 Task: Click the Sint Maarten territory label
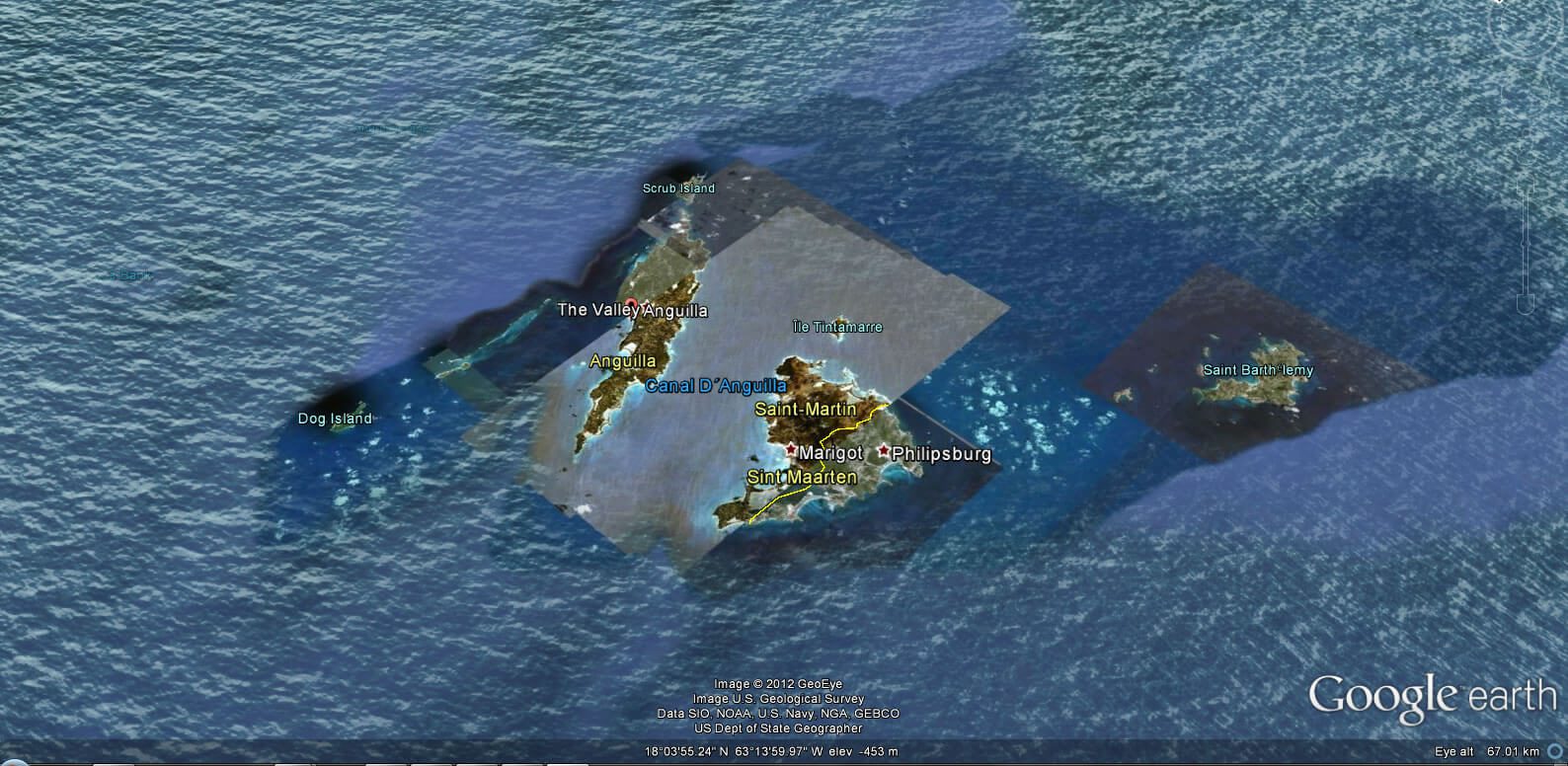804,477
